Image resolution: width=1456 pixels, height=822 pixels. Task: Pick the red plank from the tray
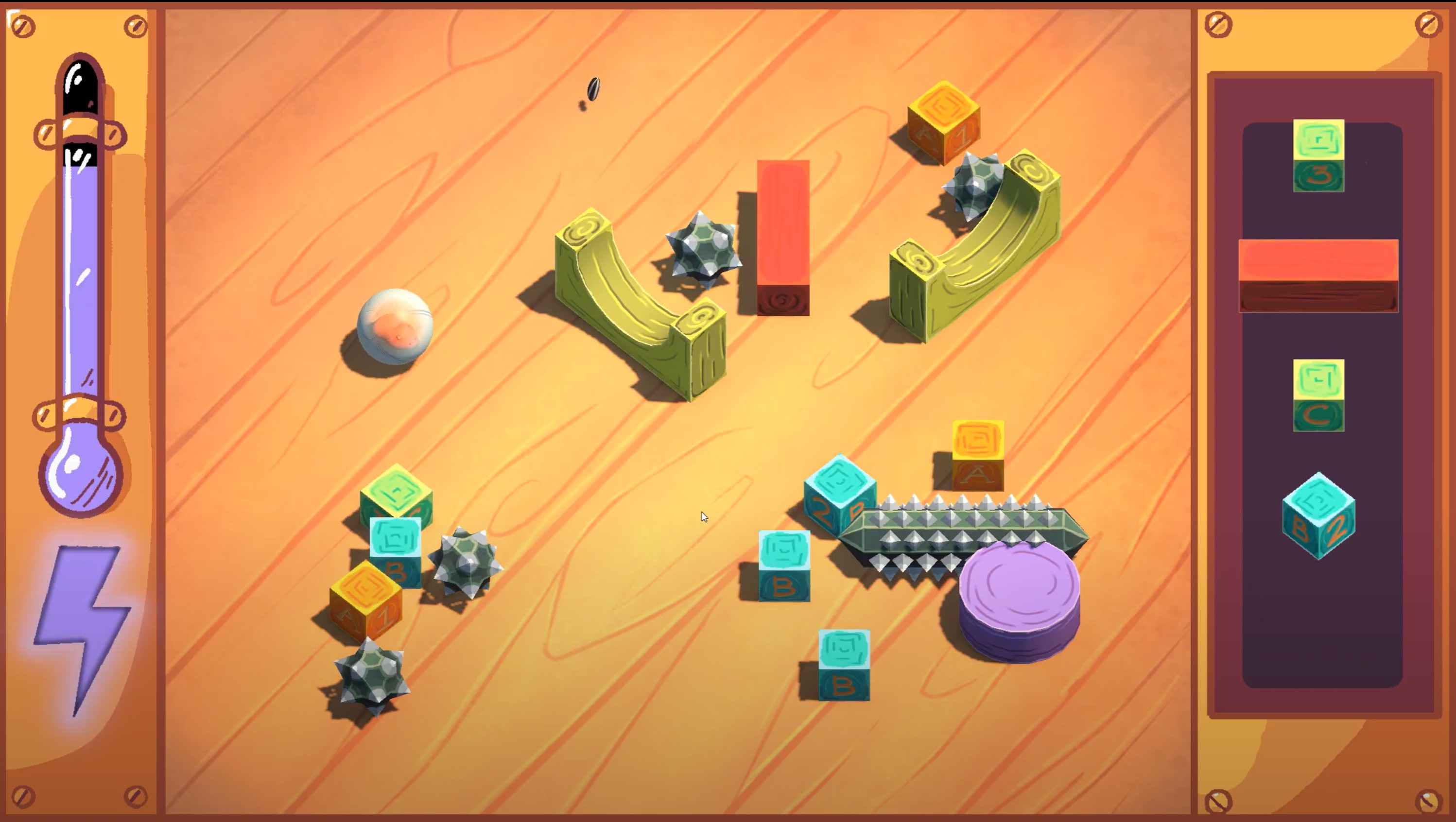pyautogui.click(x=1318, y=275)
